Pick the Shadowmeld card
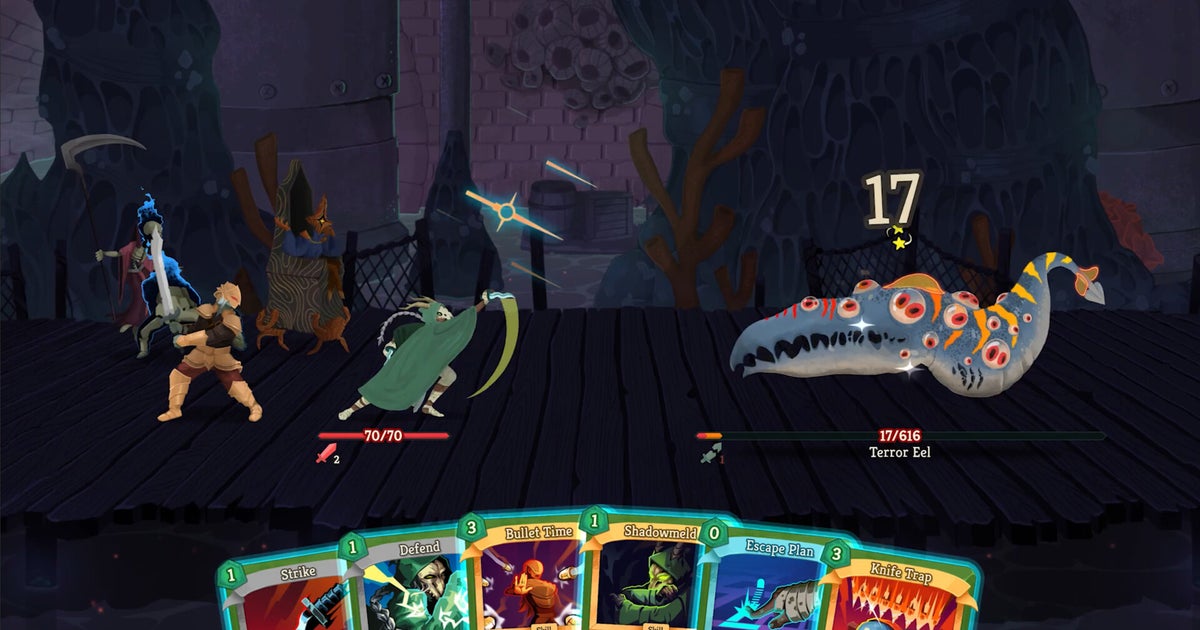This screenshot has width=1200, height=630. point(638,575)
